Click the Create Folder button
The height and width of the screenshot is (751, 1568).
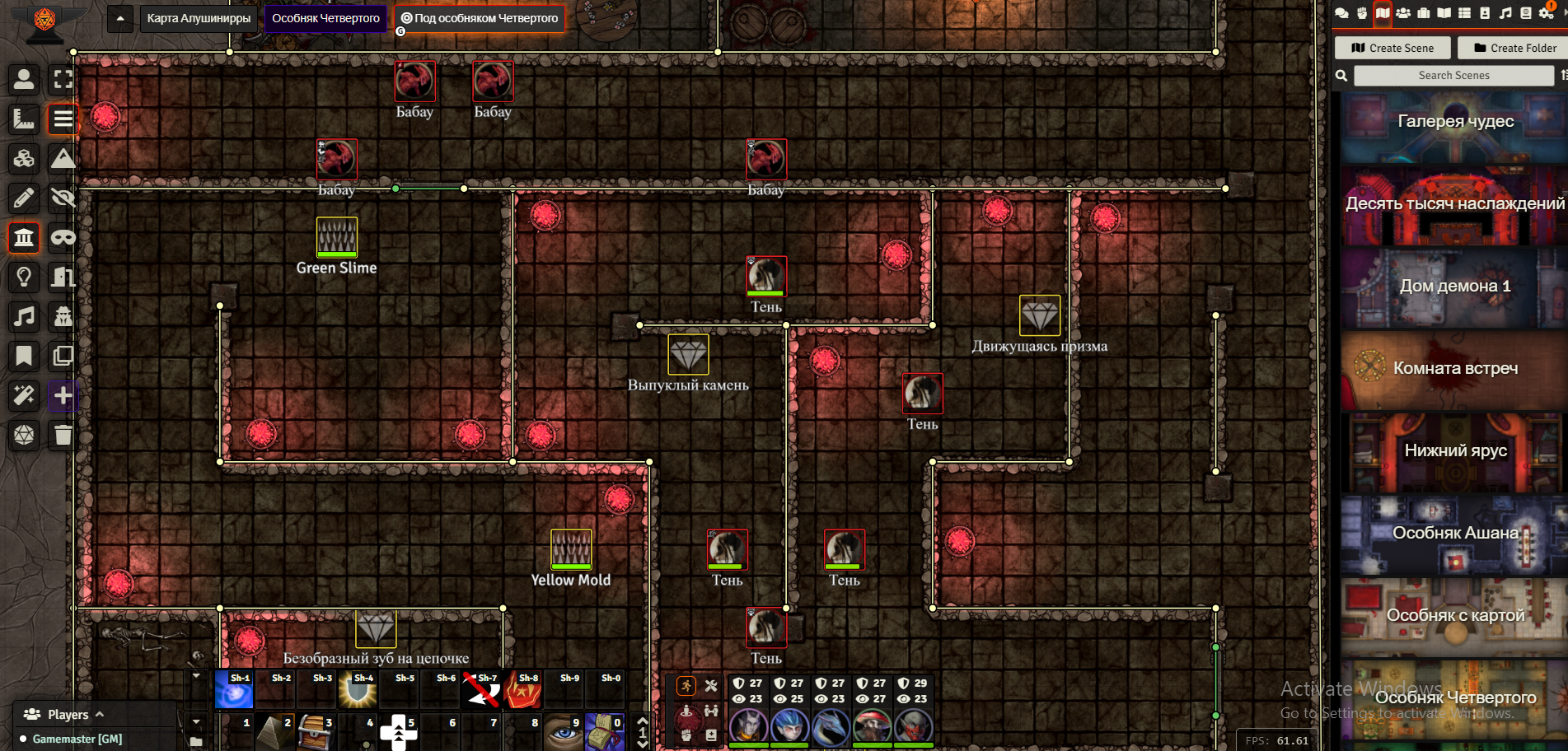point(1514,48)
